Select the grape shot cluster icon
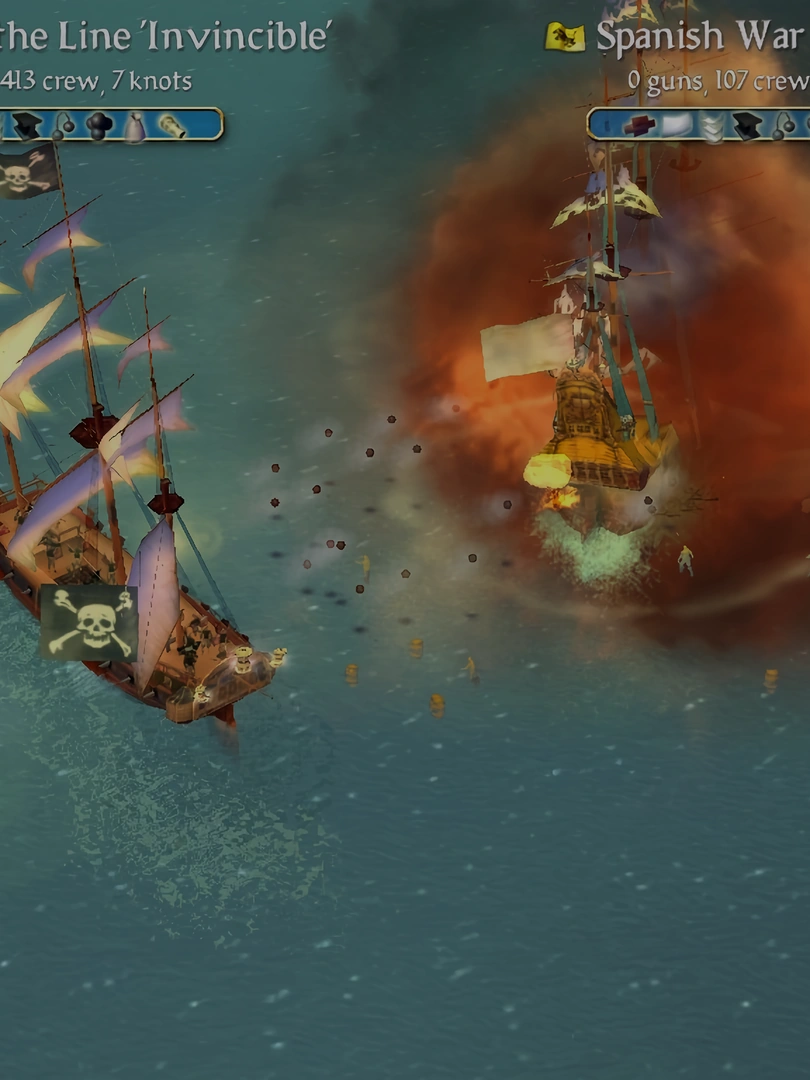This screenshot has width=810, height=1080. [99, 125]
